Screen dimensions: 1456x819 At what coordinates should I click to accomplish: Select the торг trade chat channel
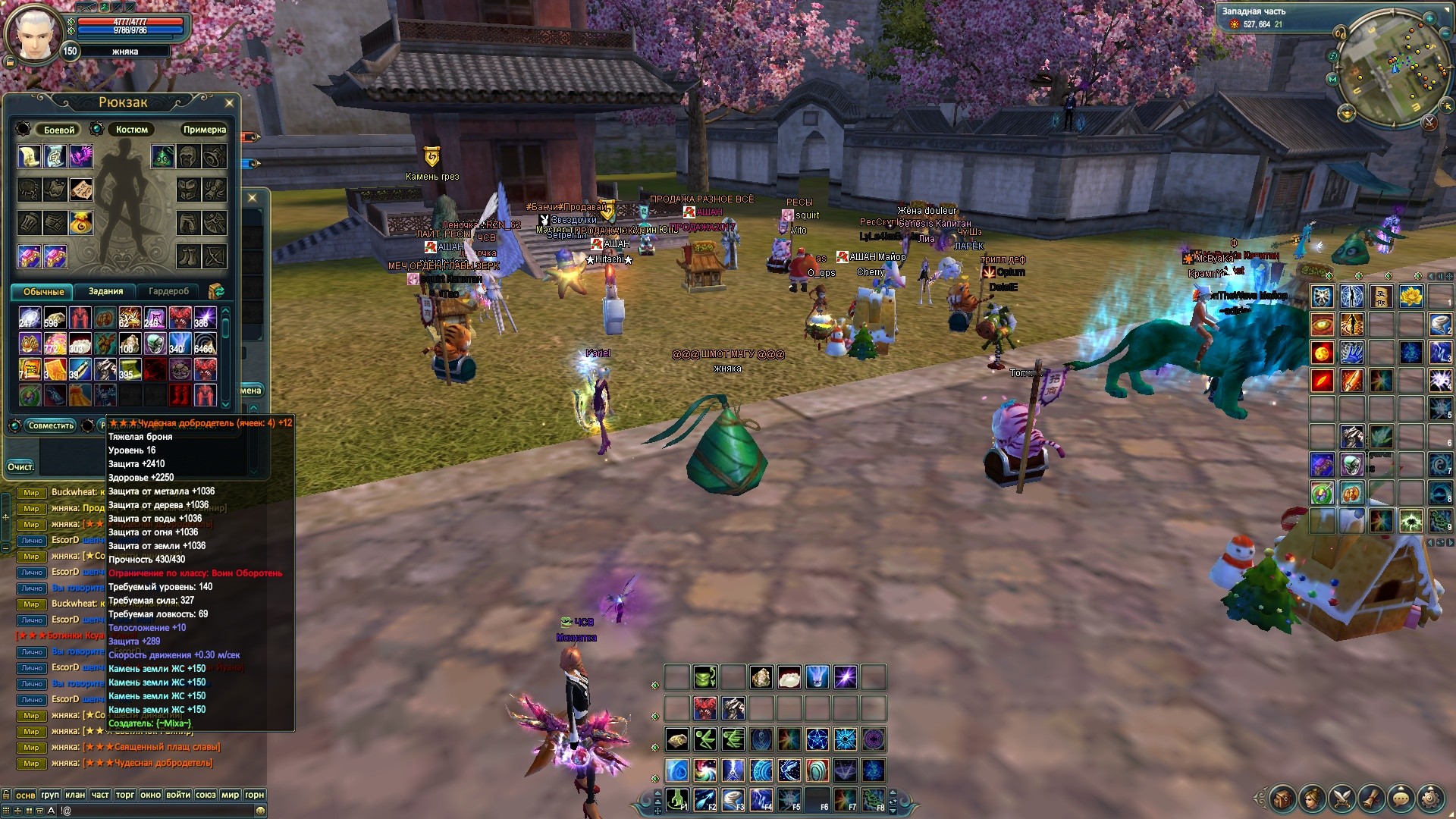(x=125, y=795)
